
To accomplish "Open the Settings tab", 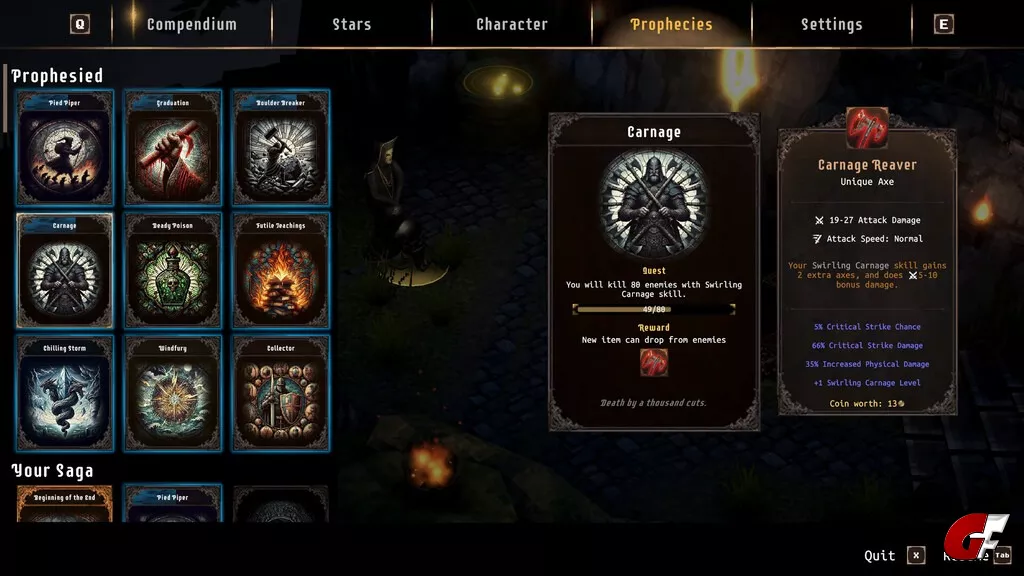I will tap(831, 24).
